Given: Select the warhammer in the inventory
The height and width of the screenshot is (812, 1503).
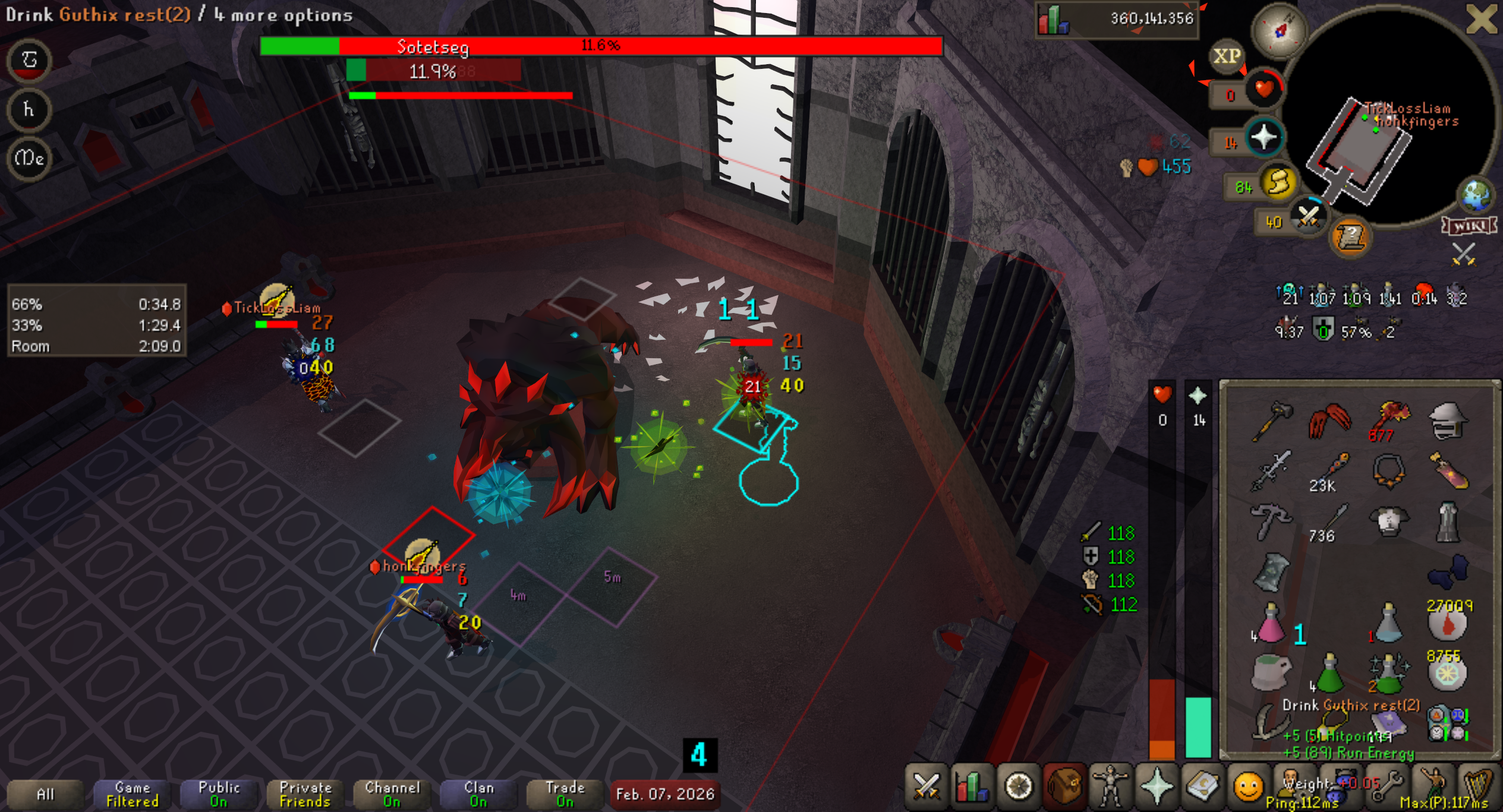Looking at the screenshot, I should [1271, 421].
